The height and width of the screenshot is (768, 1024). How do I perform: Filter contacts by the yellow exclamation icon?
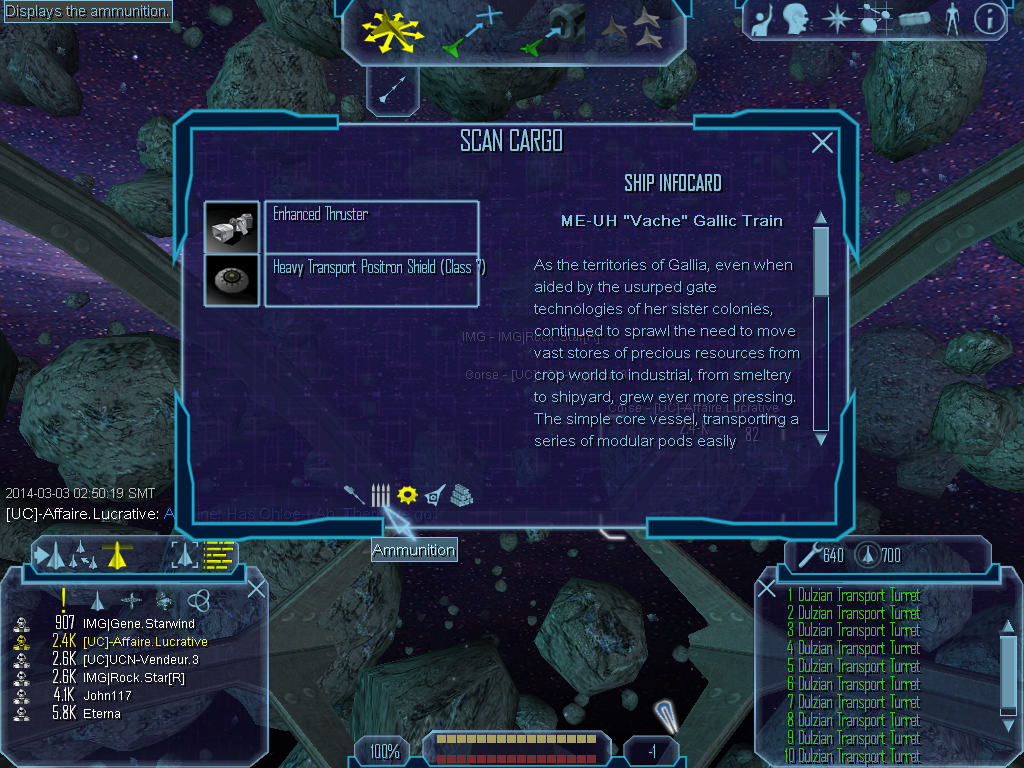(x=63, y=599)
